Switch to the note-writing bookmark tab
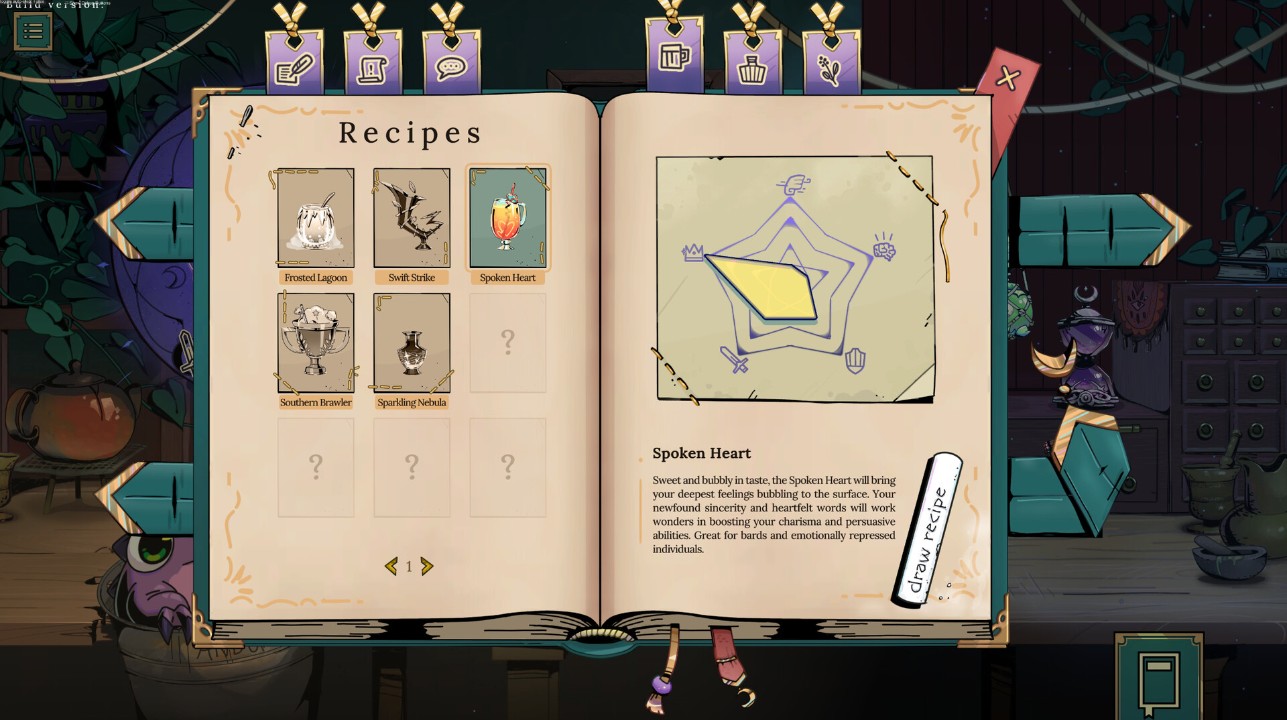This screenshot has height=720, width=1287. [294, 64]
